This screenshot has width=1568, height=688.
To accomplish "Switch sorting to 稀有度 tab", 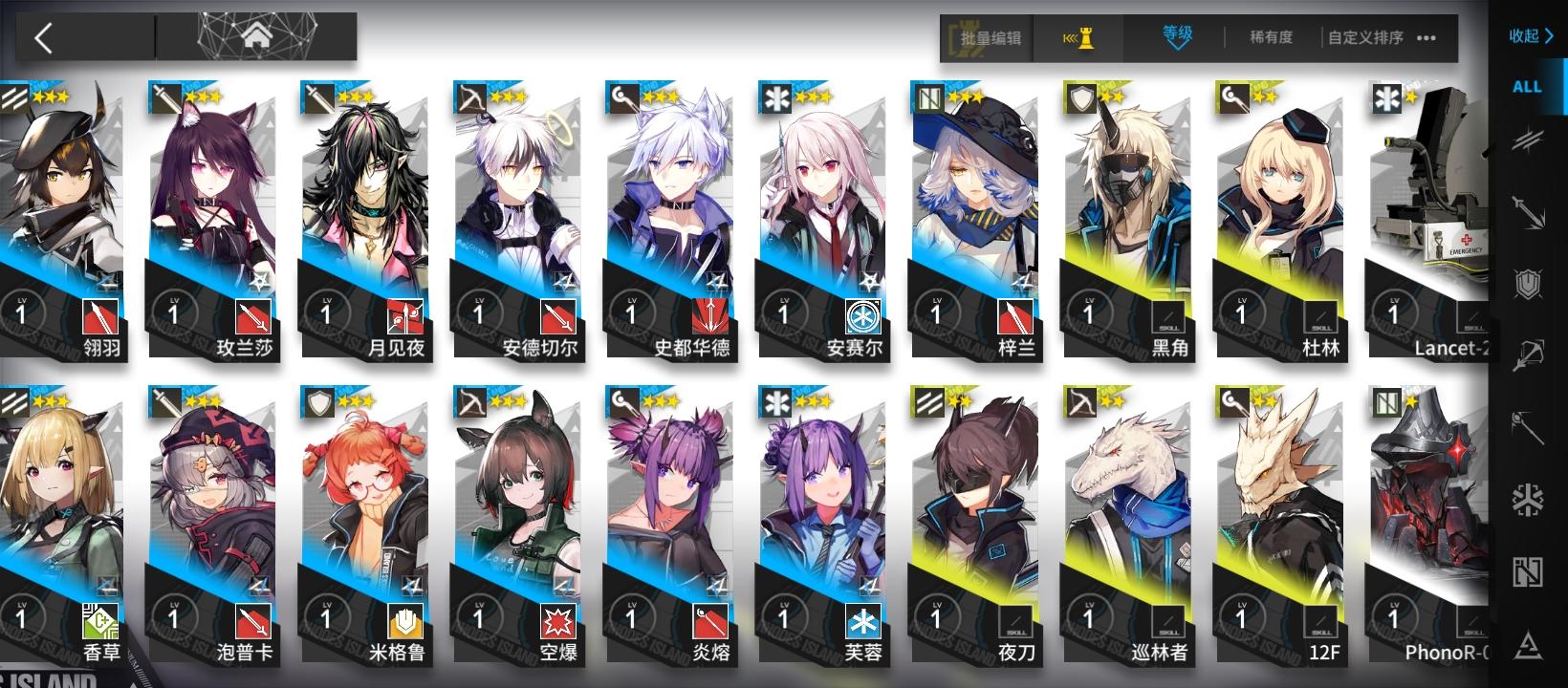I will point(1270,38).
